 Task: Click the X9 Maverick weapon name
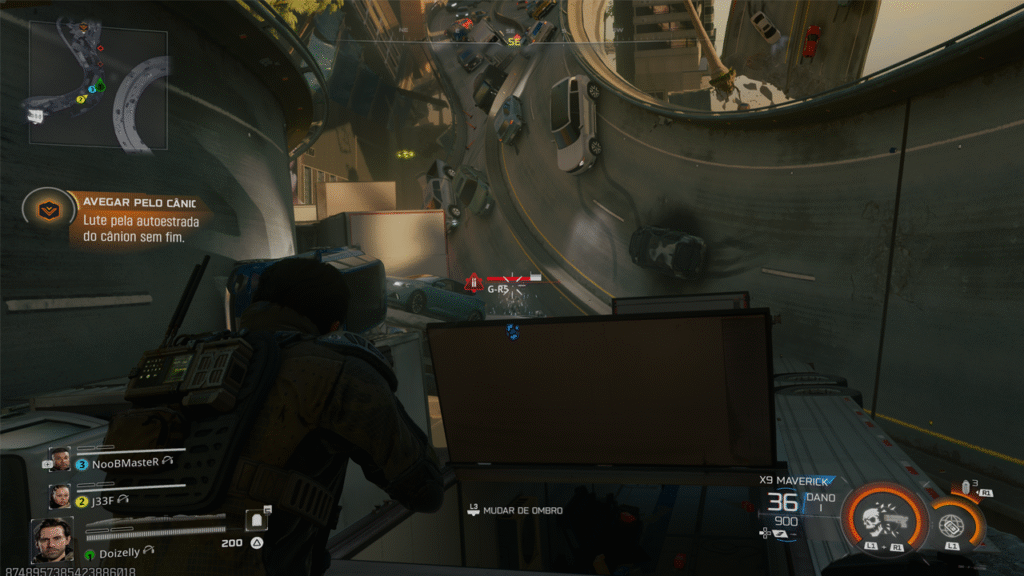[x=795, y=480]
